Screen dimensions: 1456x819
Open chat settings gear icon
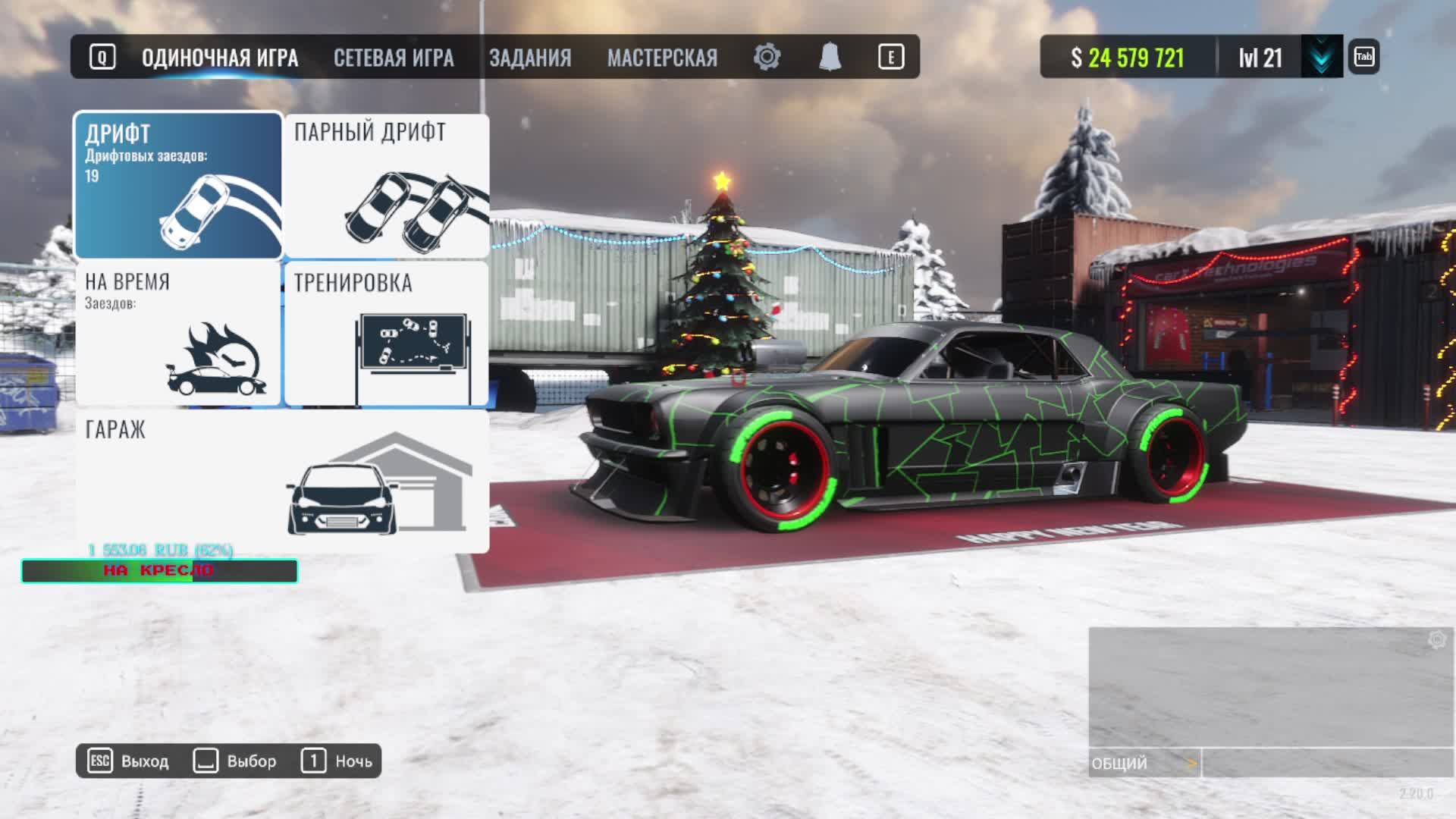[x=1436, y=640]
